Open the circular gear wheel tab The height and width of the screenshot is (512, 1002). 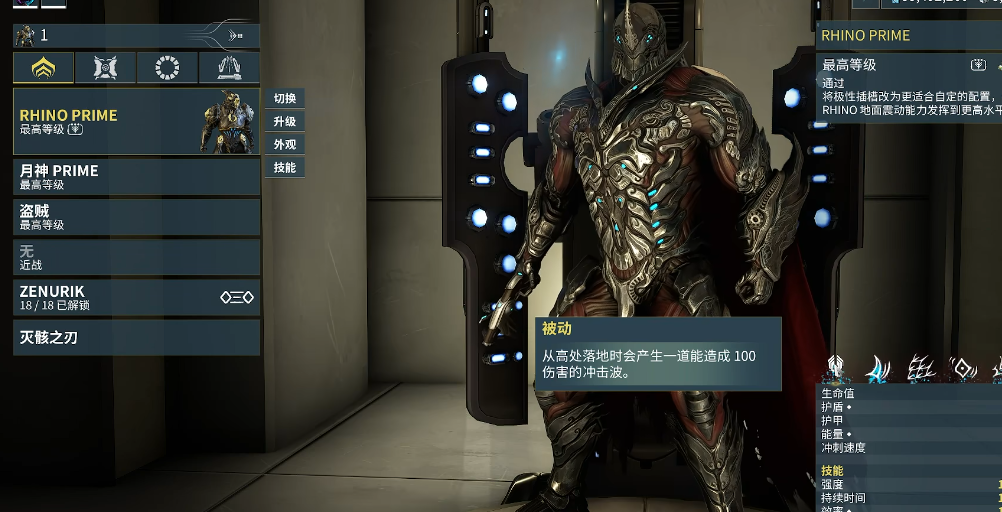click(x=168, y=68)
